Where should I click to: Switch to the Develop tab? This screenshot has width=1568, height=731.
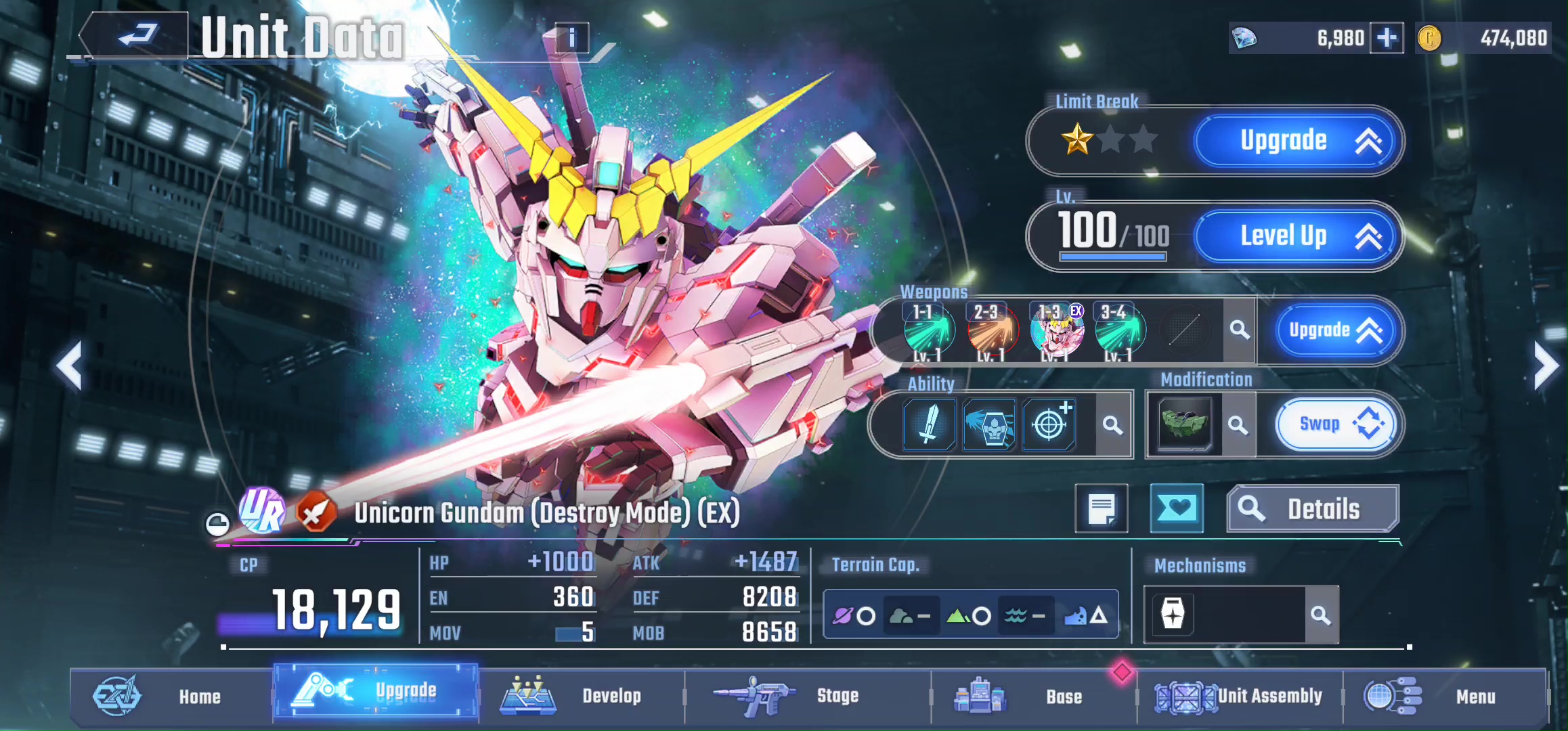581,696
